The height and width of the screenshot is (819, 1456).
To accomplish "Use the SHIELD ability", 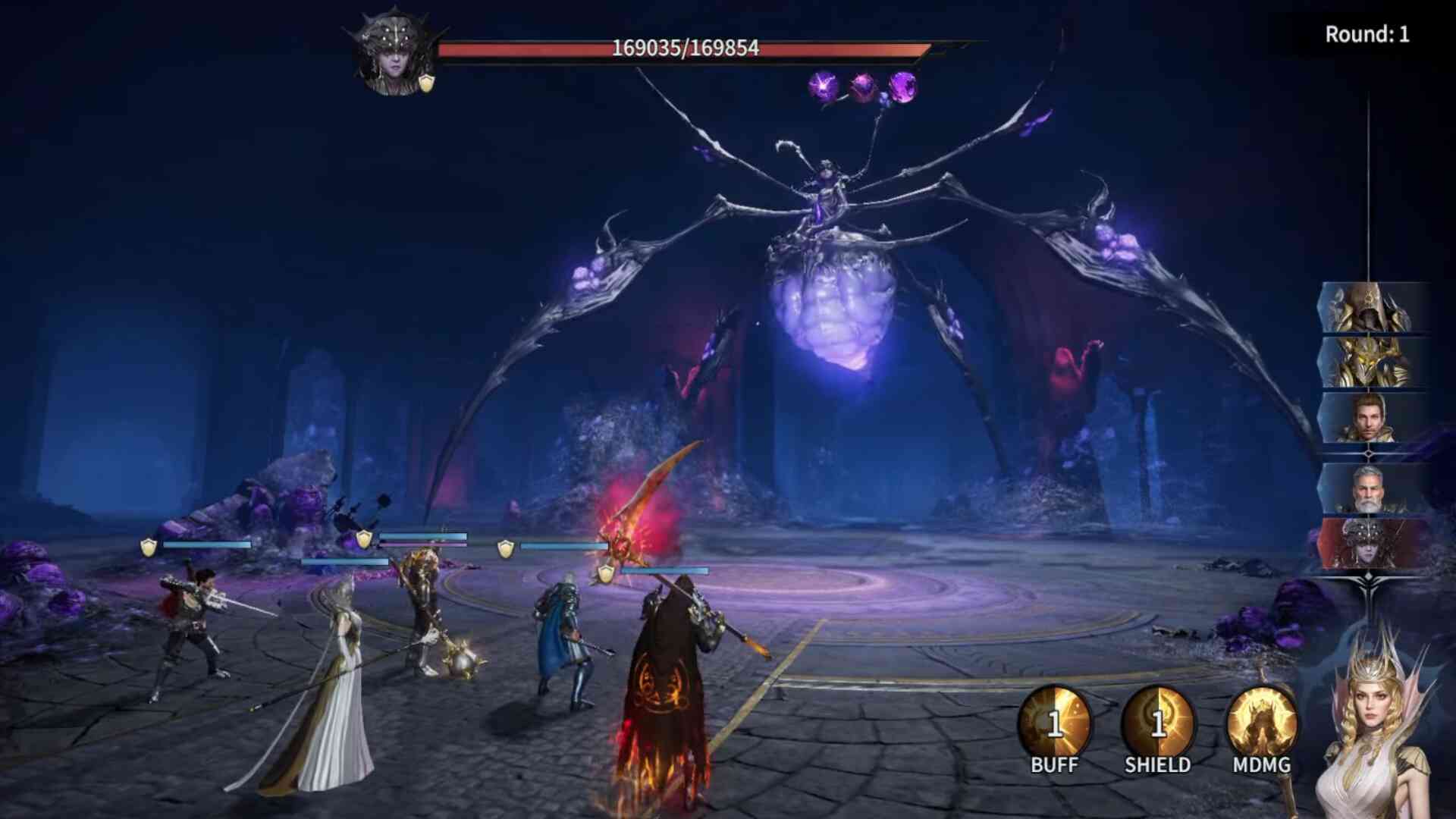I will point(1157,725).
